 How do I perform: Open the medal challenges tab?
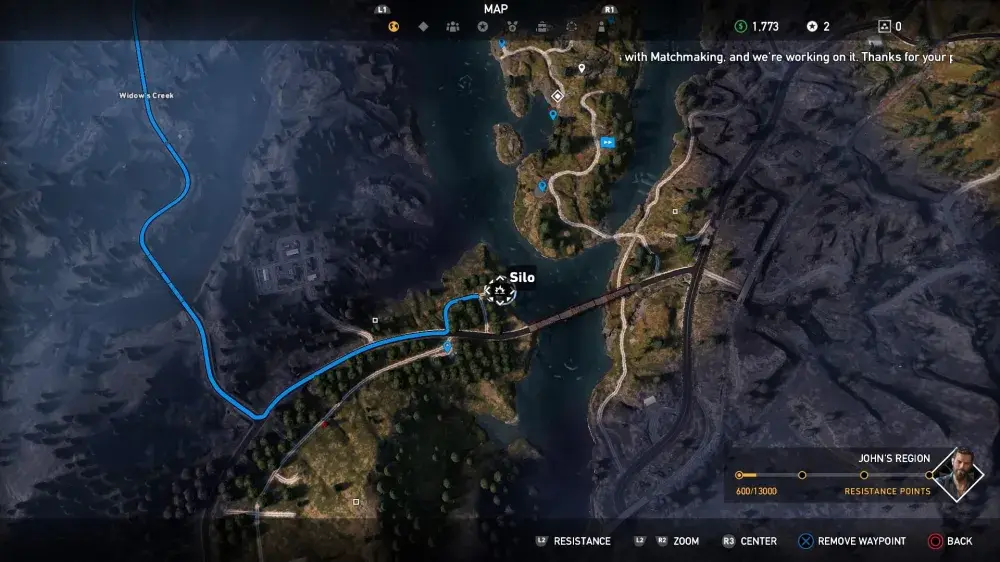512,27
